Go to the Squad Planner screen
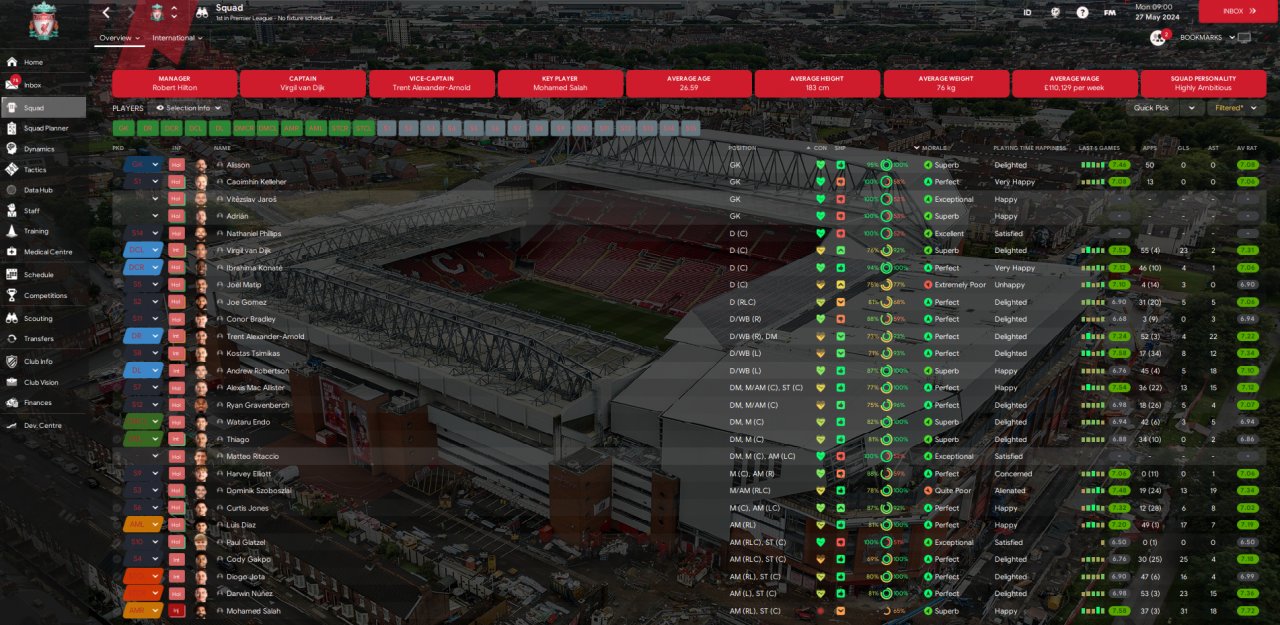 coord(46,128)
